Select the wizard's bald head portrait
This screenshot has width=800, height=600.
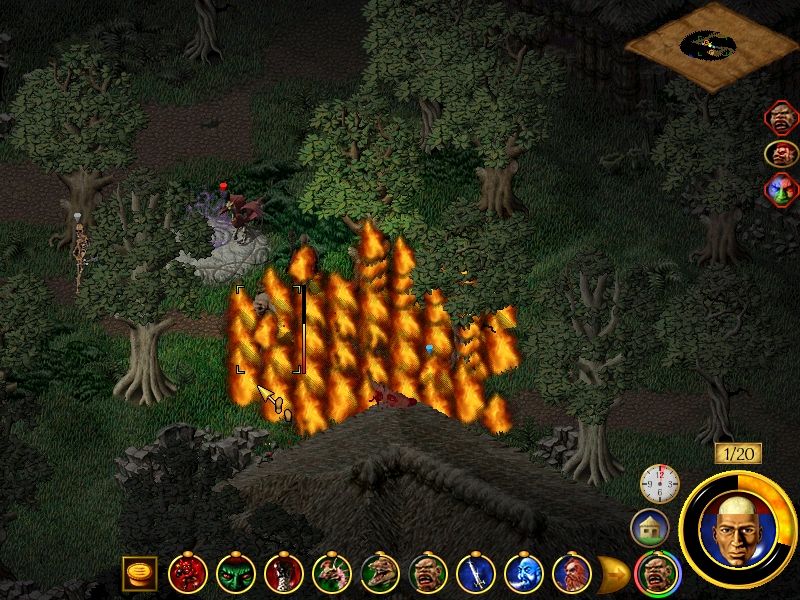[x=736, y=527]
